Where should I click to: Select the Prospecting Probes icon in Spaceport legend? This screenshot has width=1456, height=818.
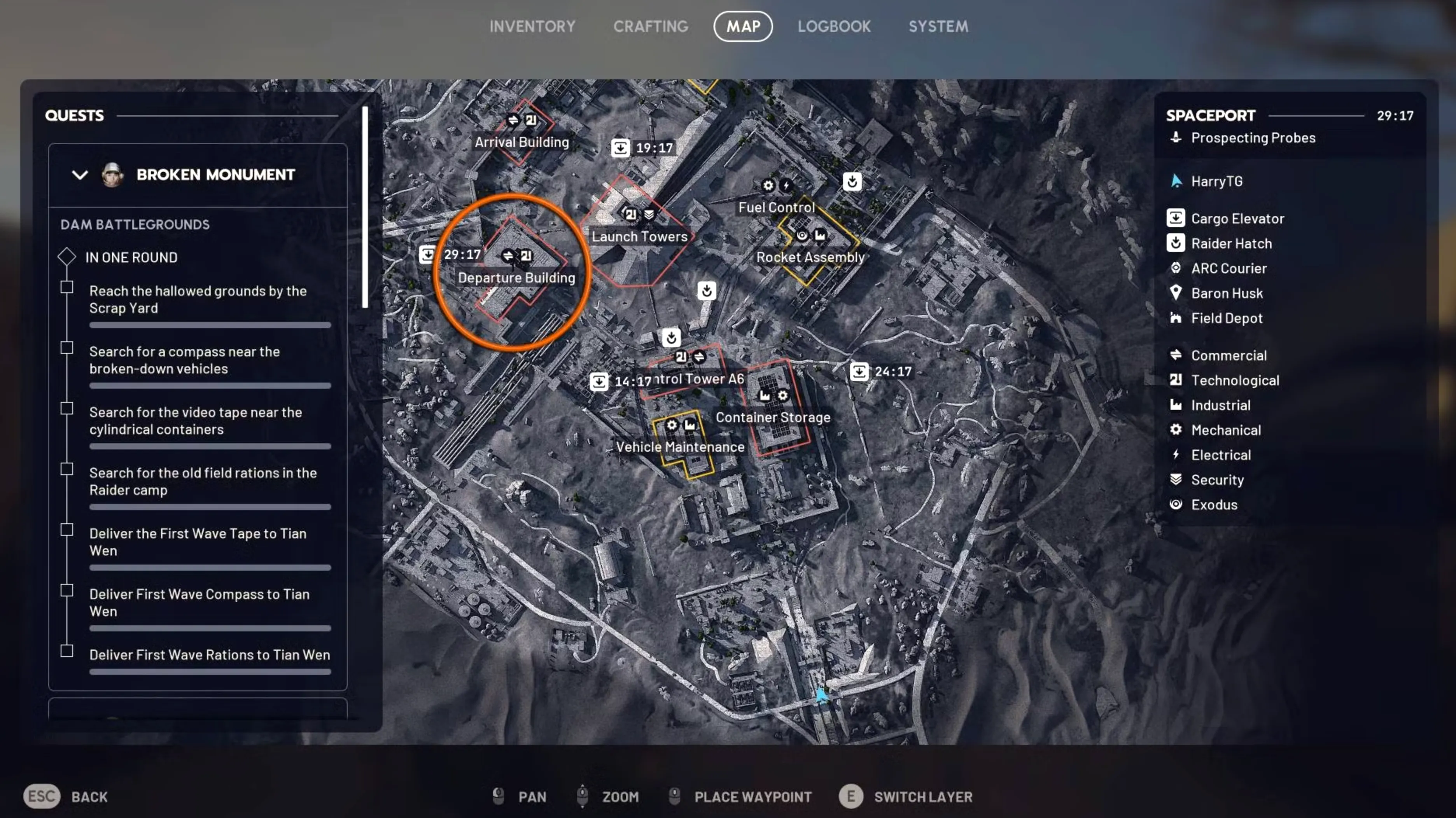1177,137
